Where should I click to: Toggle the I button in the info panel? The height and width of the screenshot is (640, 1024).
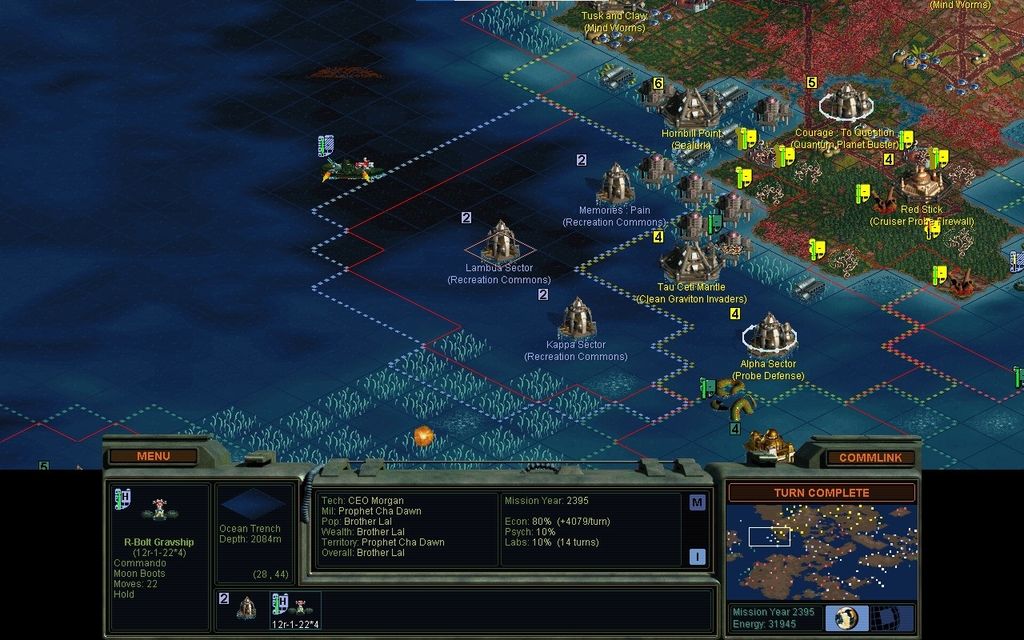click(x=697, y=556)
